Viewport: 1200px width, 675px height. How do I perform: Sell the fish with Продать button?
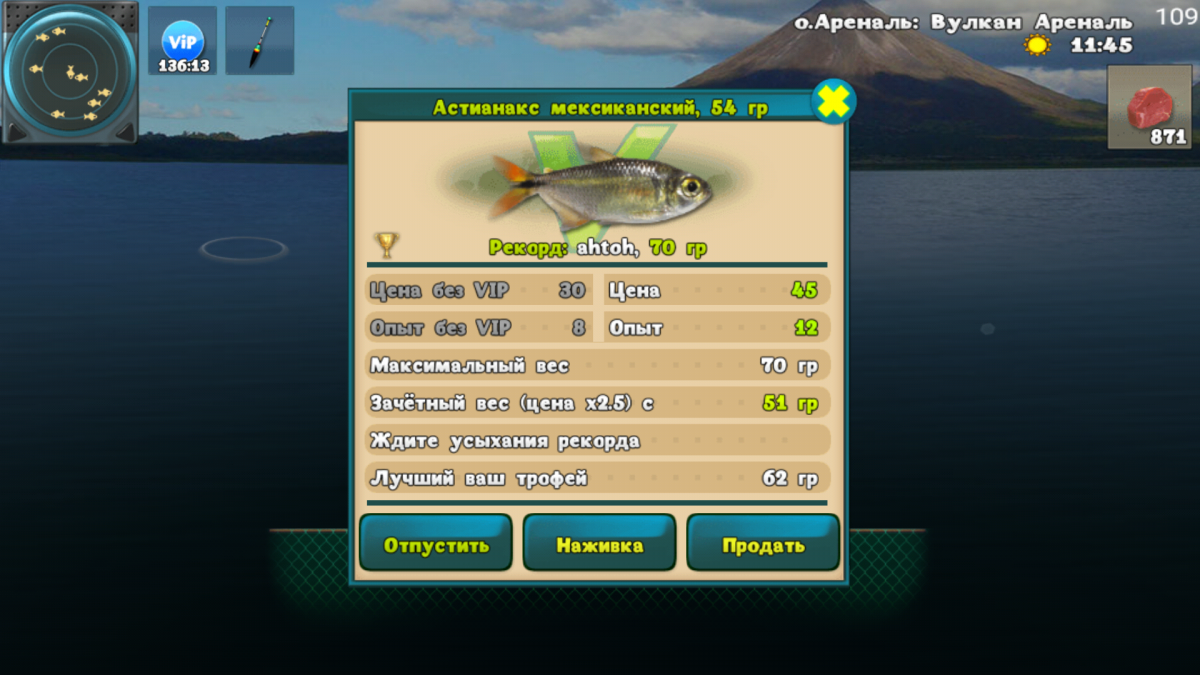[763, 544]
